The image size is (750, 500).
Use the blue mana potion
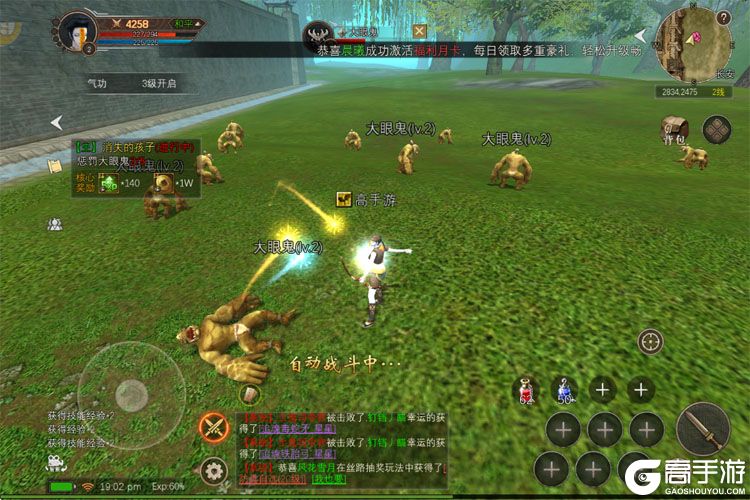(565, 391)
